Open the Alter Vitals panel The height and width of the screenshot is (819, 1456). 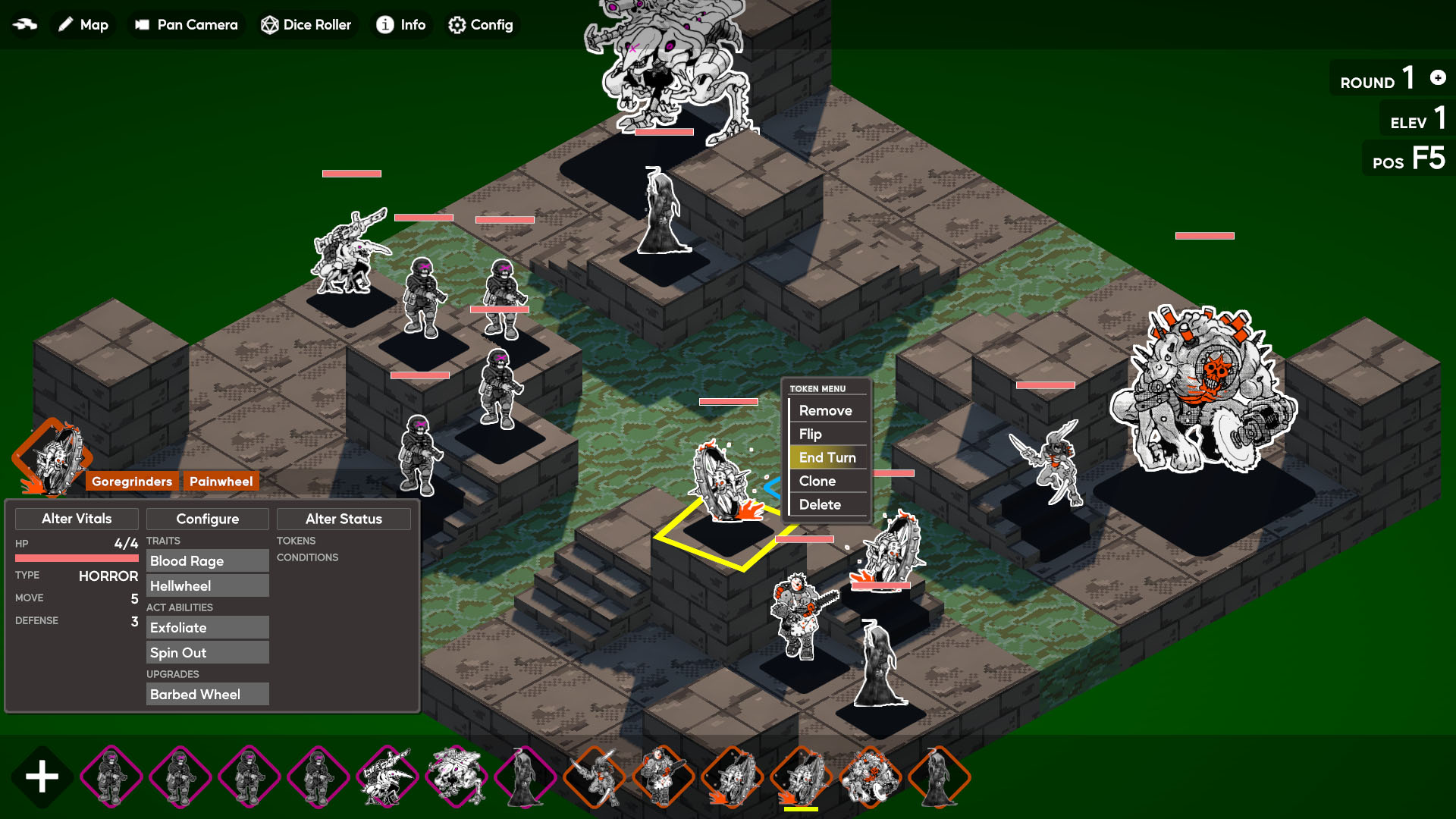[x=77, y=519]
